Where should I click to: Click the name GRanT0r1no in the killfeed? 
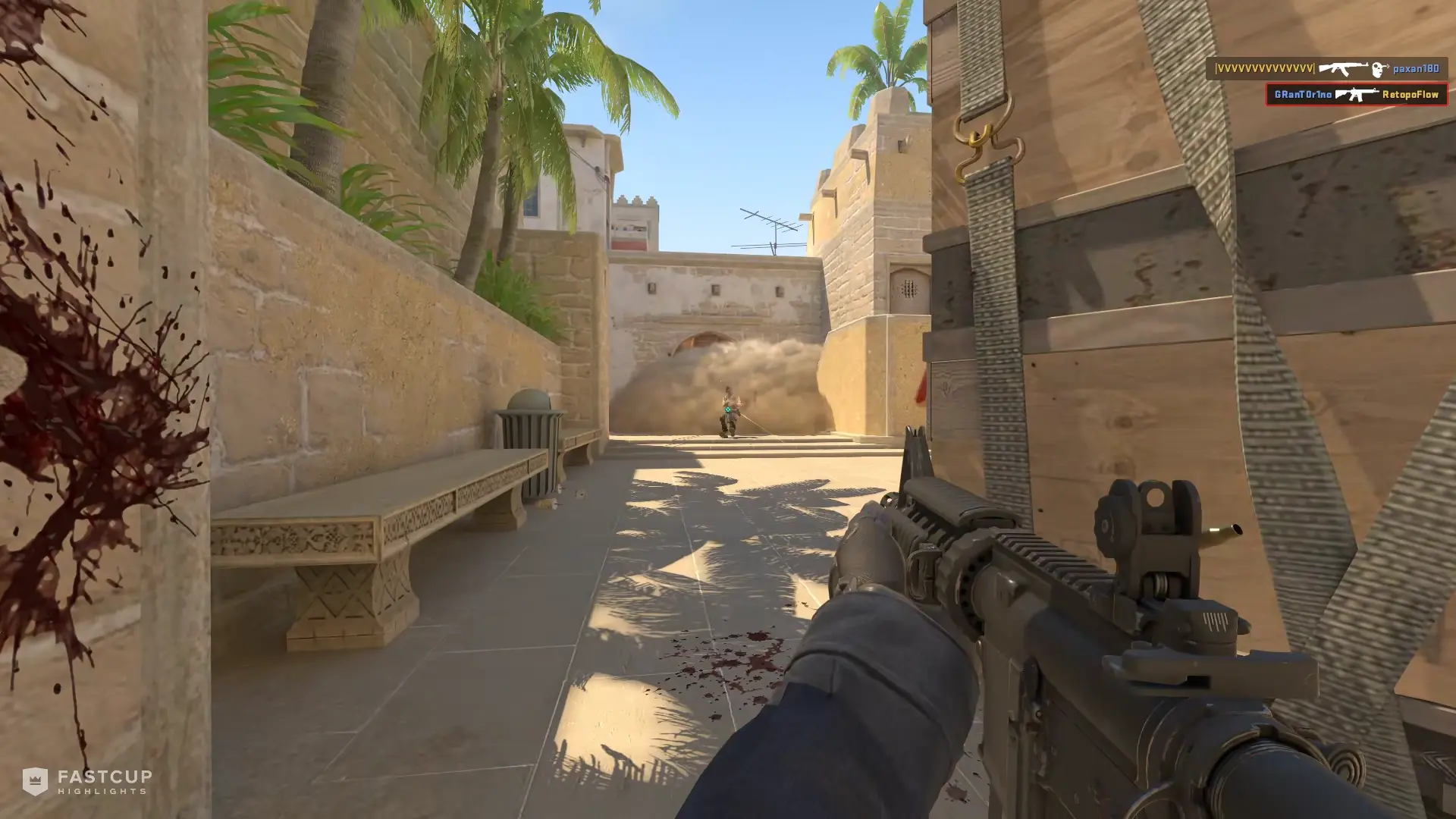[x=1304, y=95]
